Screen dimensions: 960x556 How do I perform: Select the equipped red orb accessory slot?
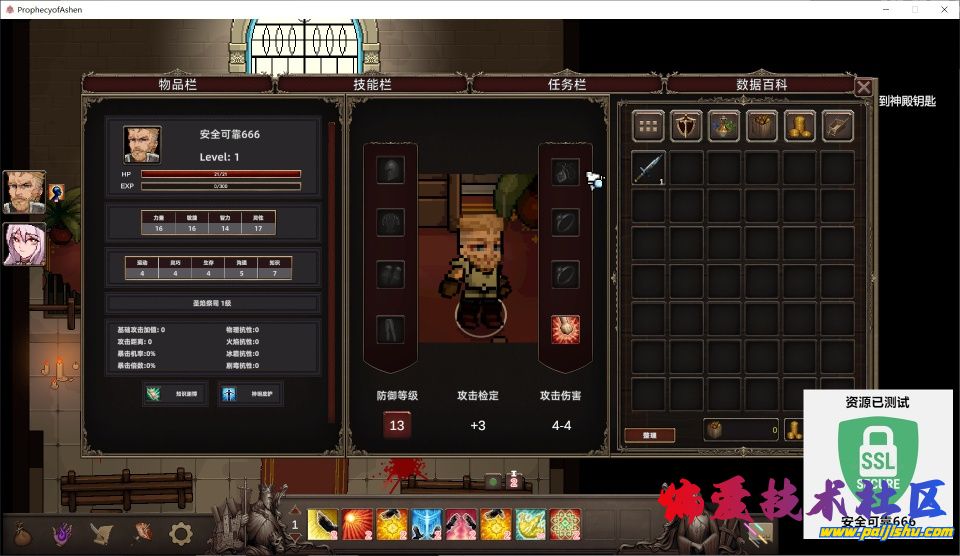pos(565,327)
